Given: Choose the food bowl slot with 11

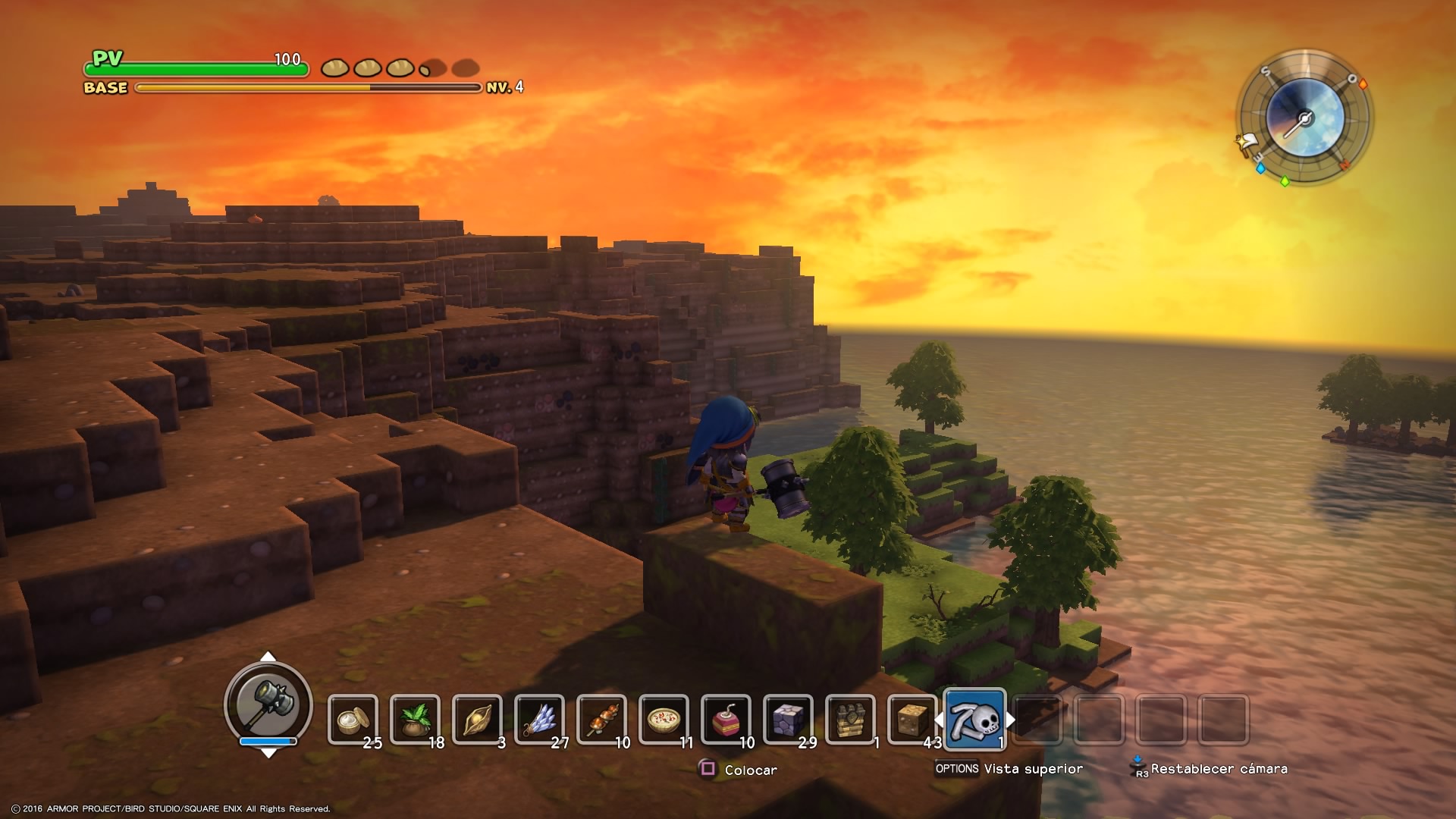Looking at the screenshot, I should coord(664,719).
